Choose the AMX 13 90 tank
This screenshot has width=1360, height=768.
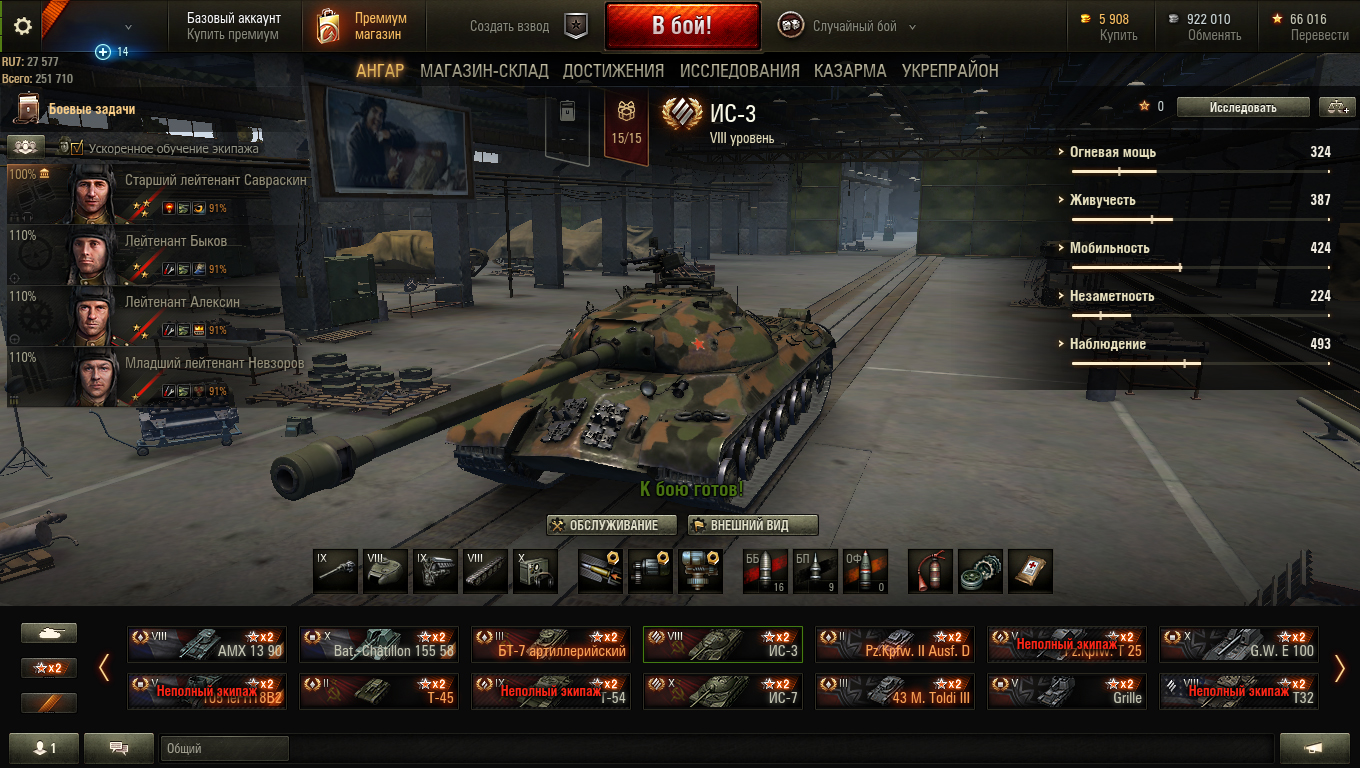207,644
